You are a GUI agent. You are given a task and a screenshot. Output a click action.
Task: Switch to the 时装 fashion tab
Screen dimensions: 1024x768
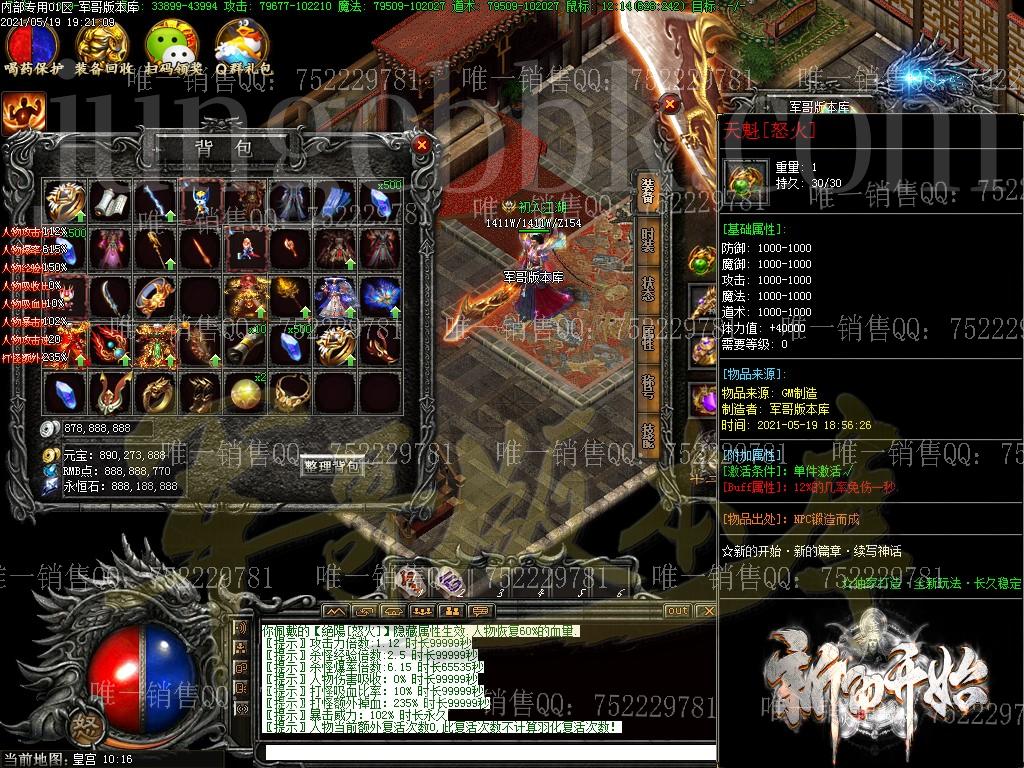(x=648, y=240)
